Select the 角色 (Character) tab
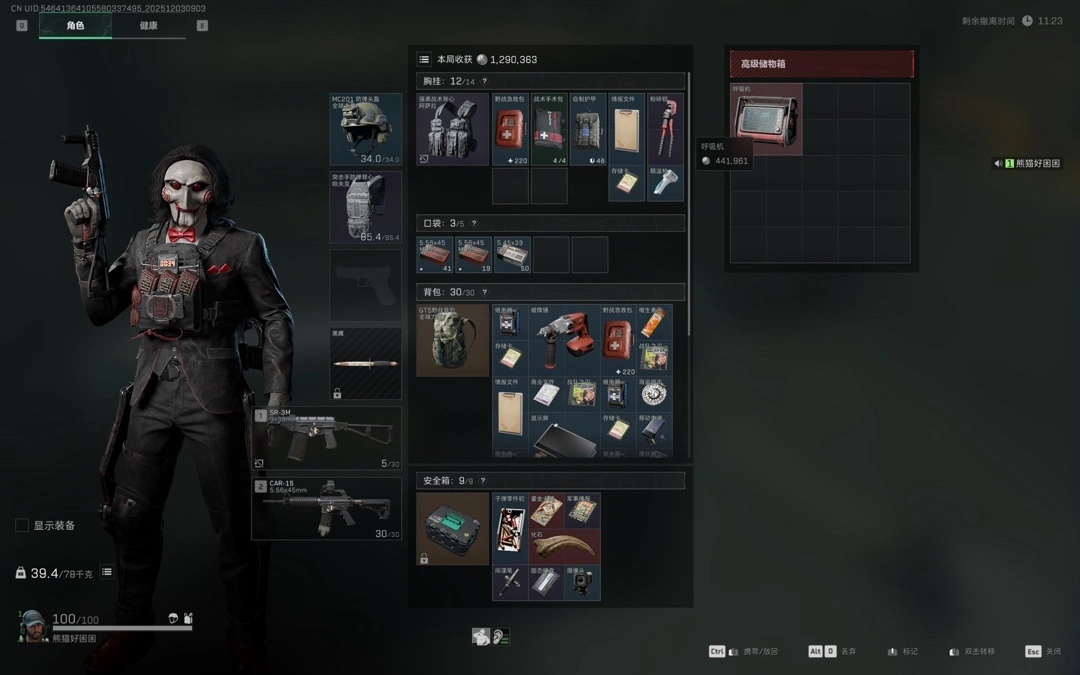 point(75,25)
